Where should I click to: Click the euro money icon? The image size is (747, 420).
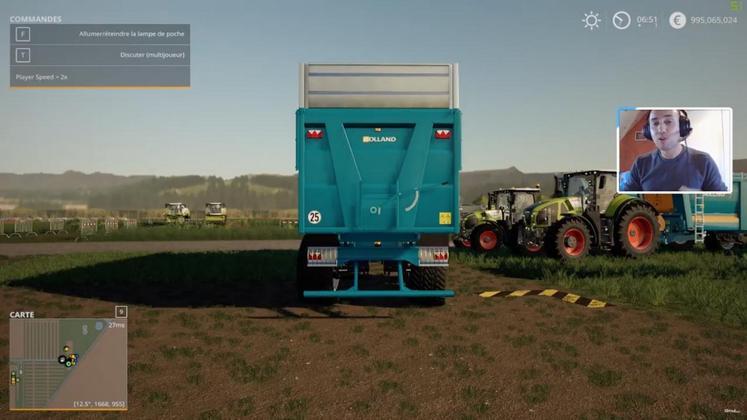[677, 20]
